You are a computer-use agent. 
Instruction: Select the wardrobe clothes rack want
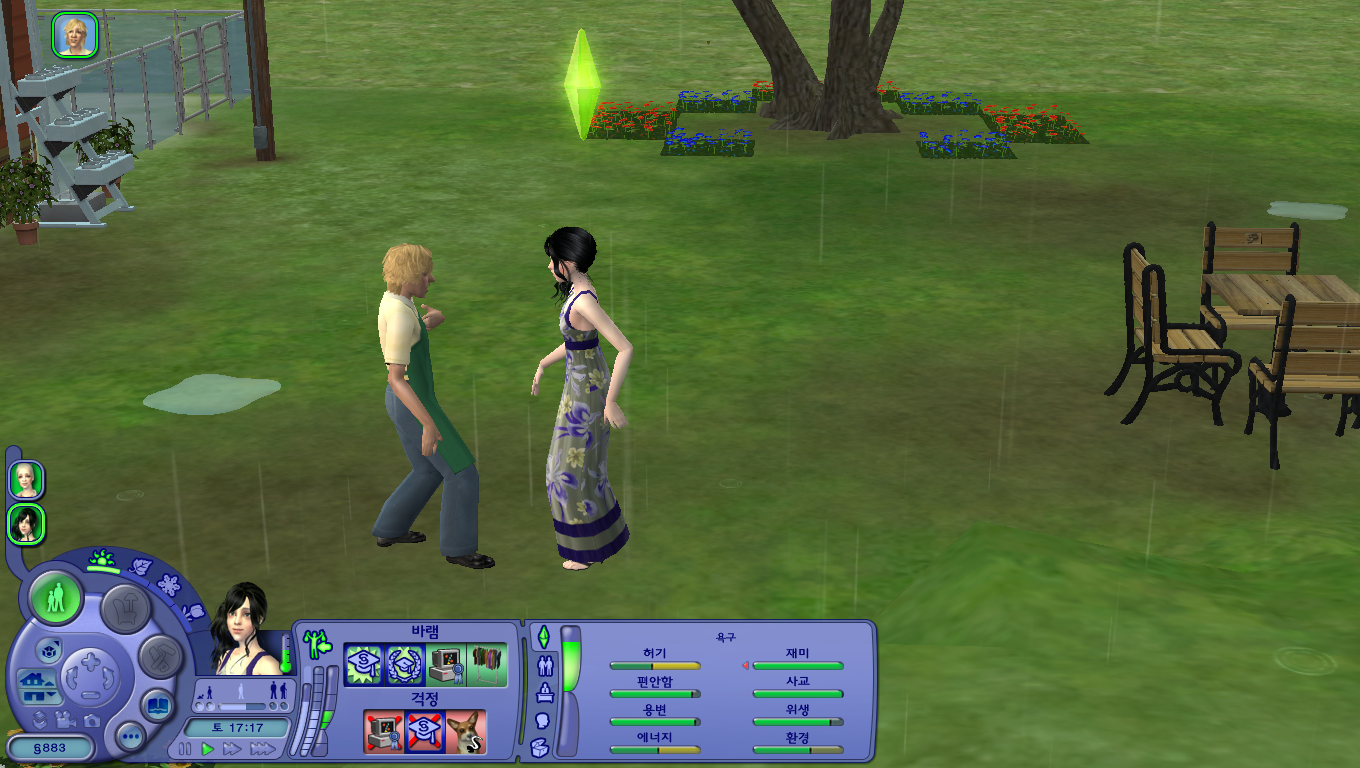(x=487, y=665)
